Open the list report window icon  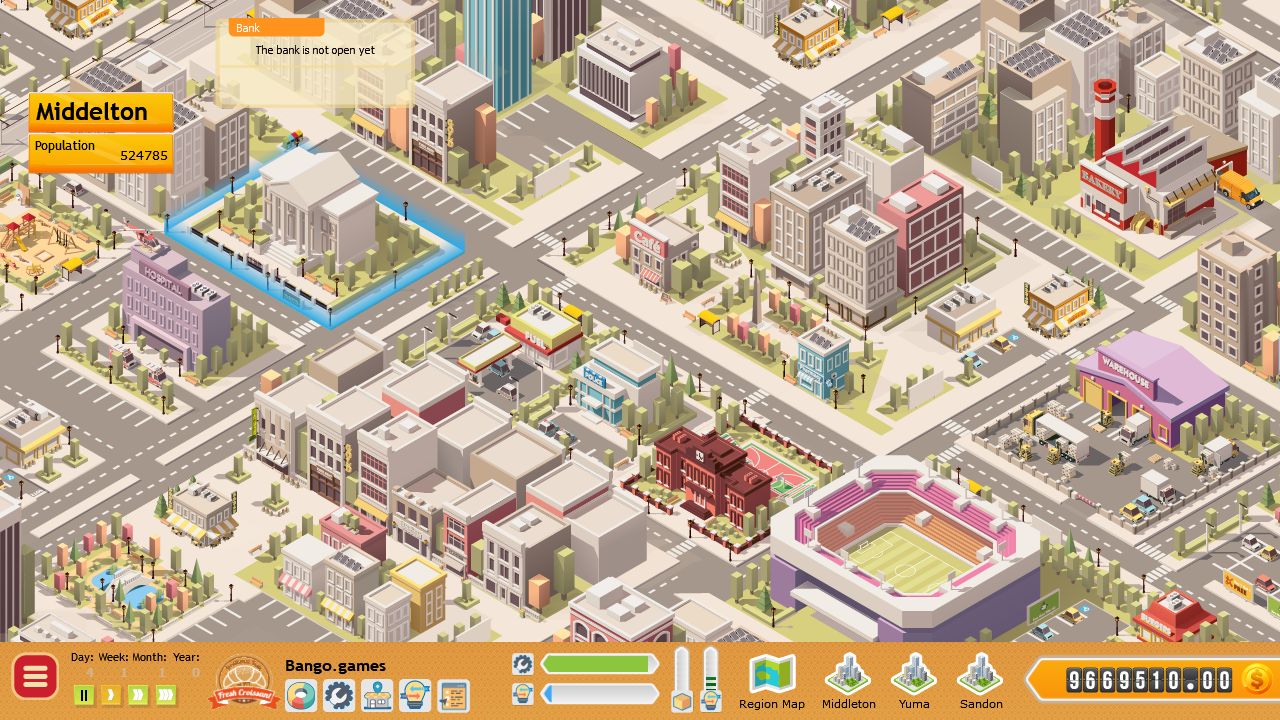click(453, 695)
